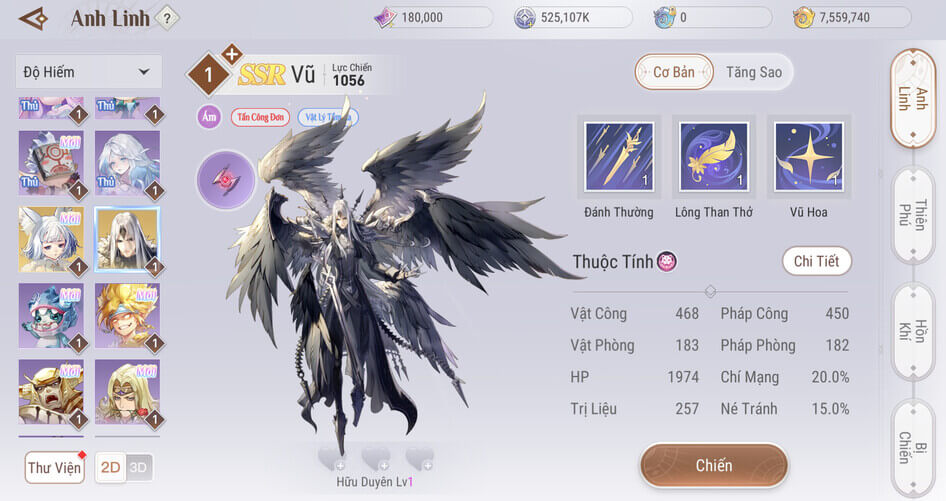Click the plus button beside level 1
This screenshot has height=501, width=946.
pyautogui.click(x=232, y=54)
